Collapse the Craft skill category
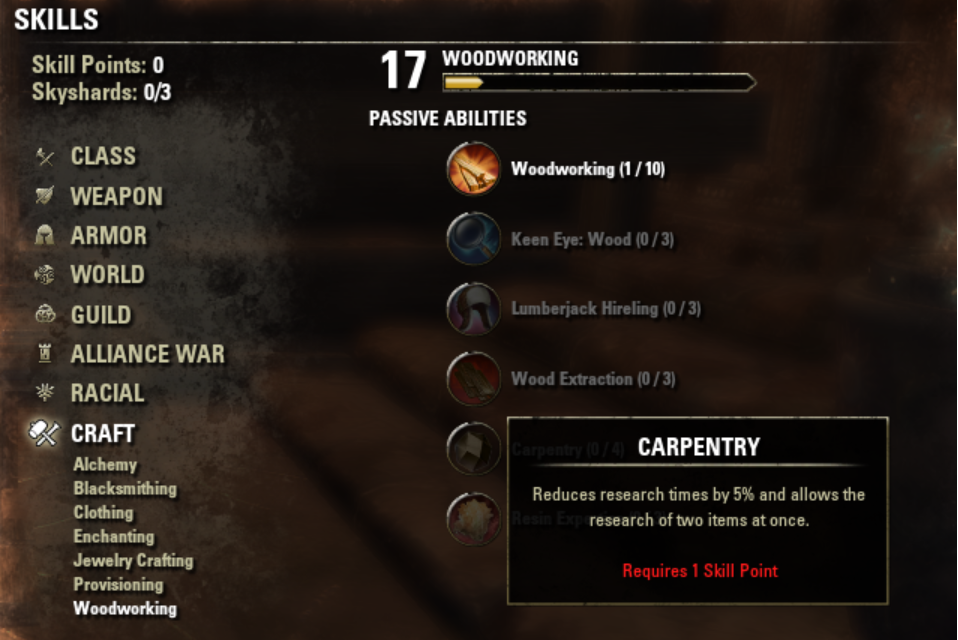Image resolution: width=958 pixels, height=640 pixels. click(102, 434)
